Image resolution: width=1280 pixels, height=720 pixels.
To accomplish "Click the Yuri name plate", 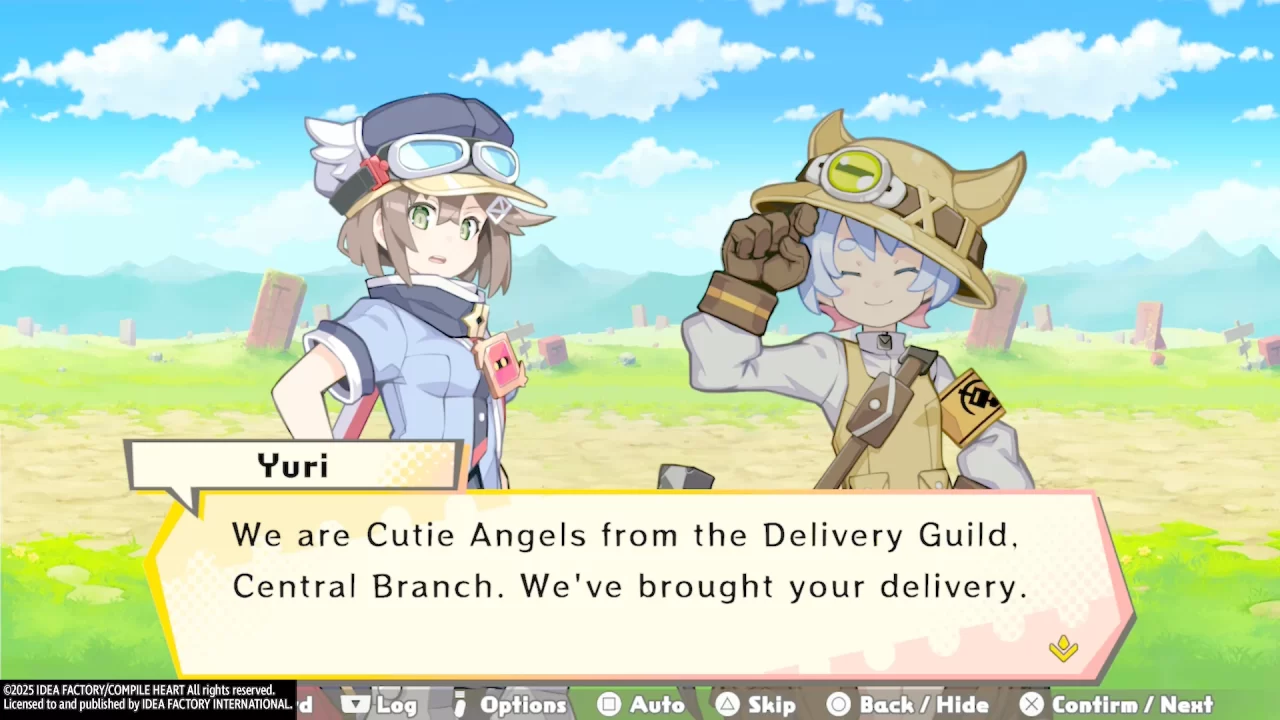I will pyautogui.click(x=290, y=464).
